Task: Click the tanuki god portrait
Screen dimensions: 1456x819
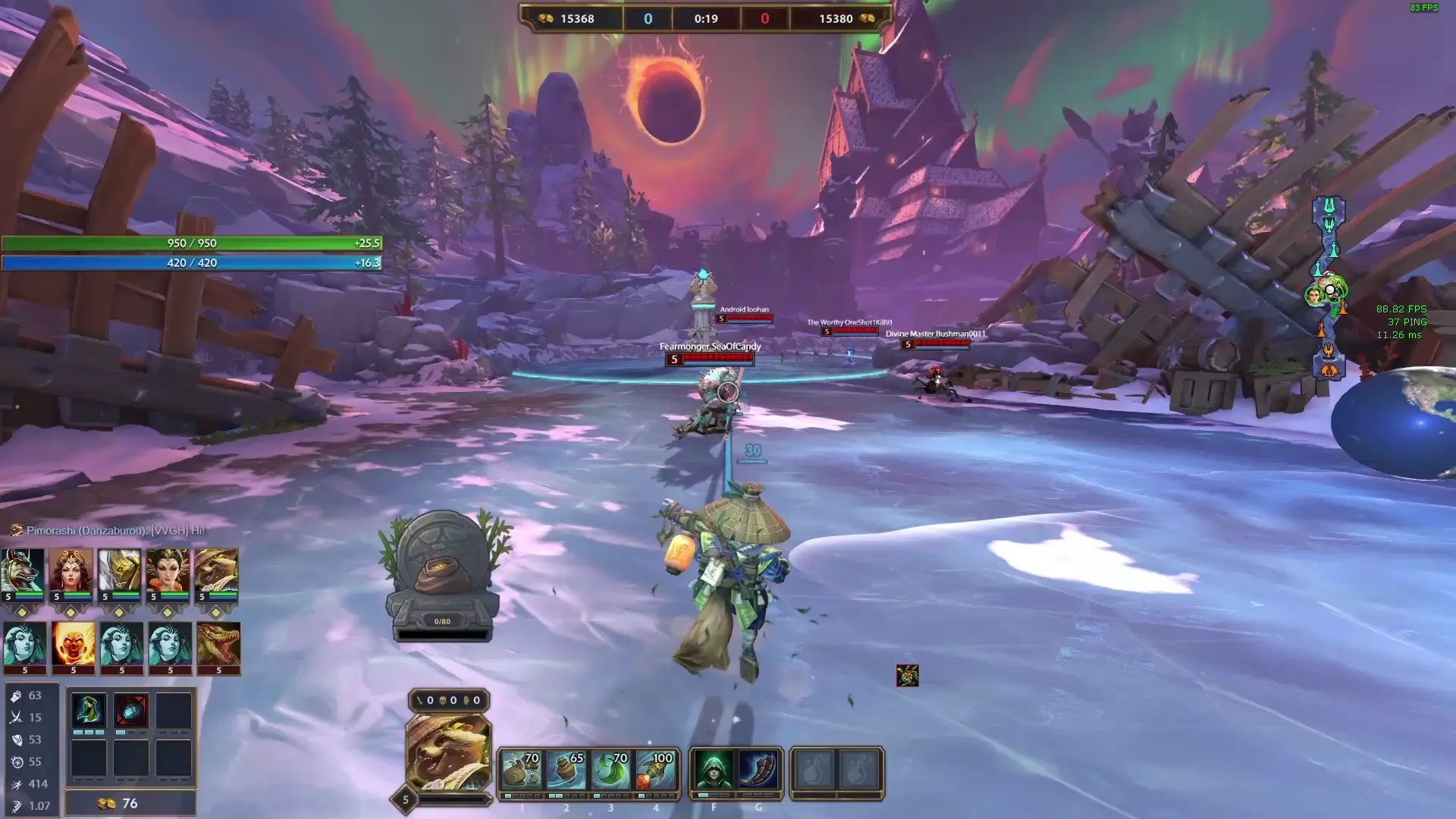Action: 449,752
